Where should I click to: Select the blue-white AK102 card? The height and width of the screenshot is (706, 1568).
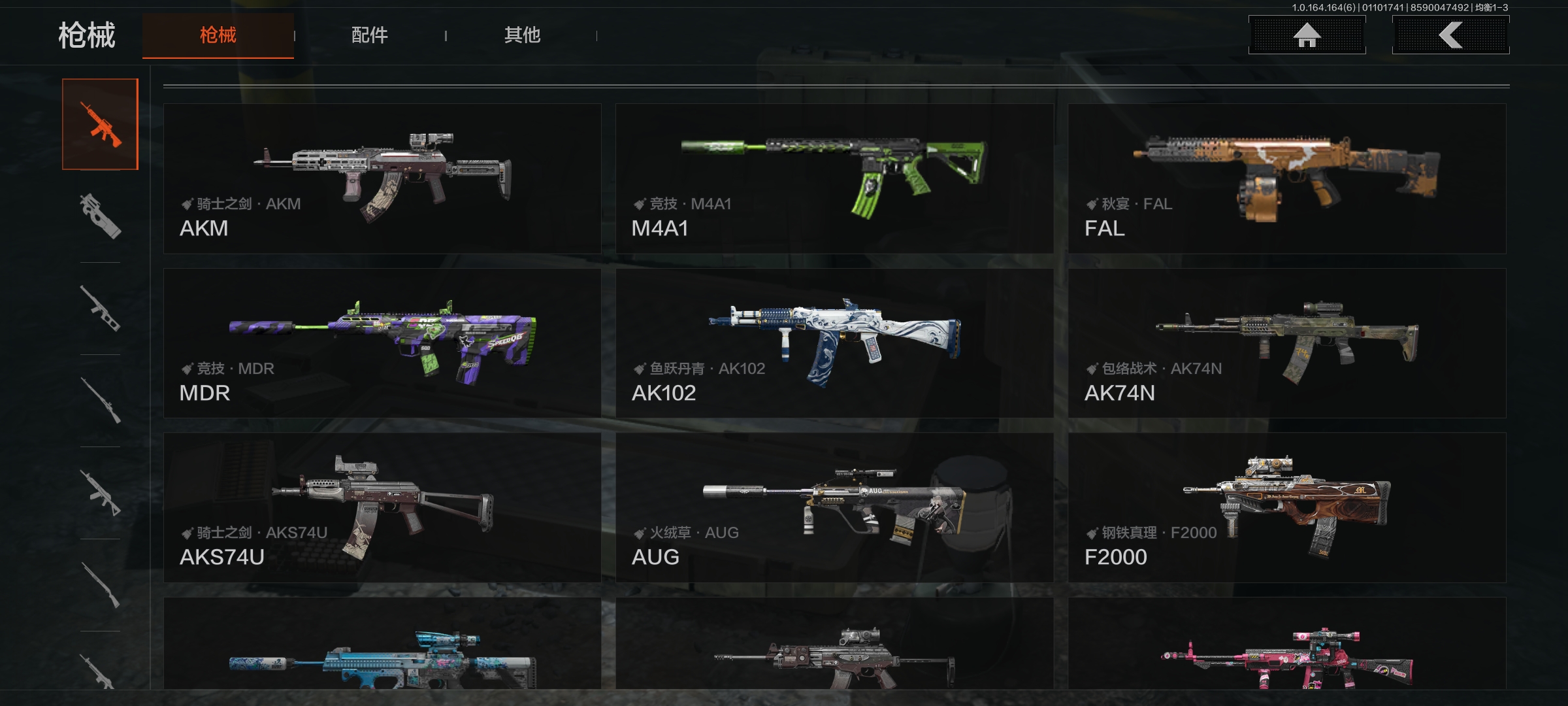[x=834, y=343]
